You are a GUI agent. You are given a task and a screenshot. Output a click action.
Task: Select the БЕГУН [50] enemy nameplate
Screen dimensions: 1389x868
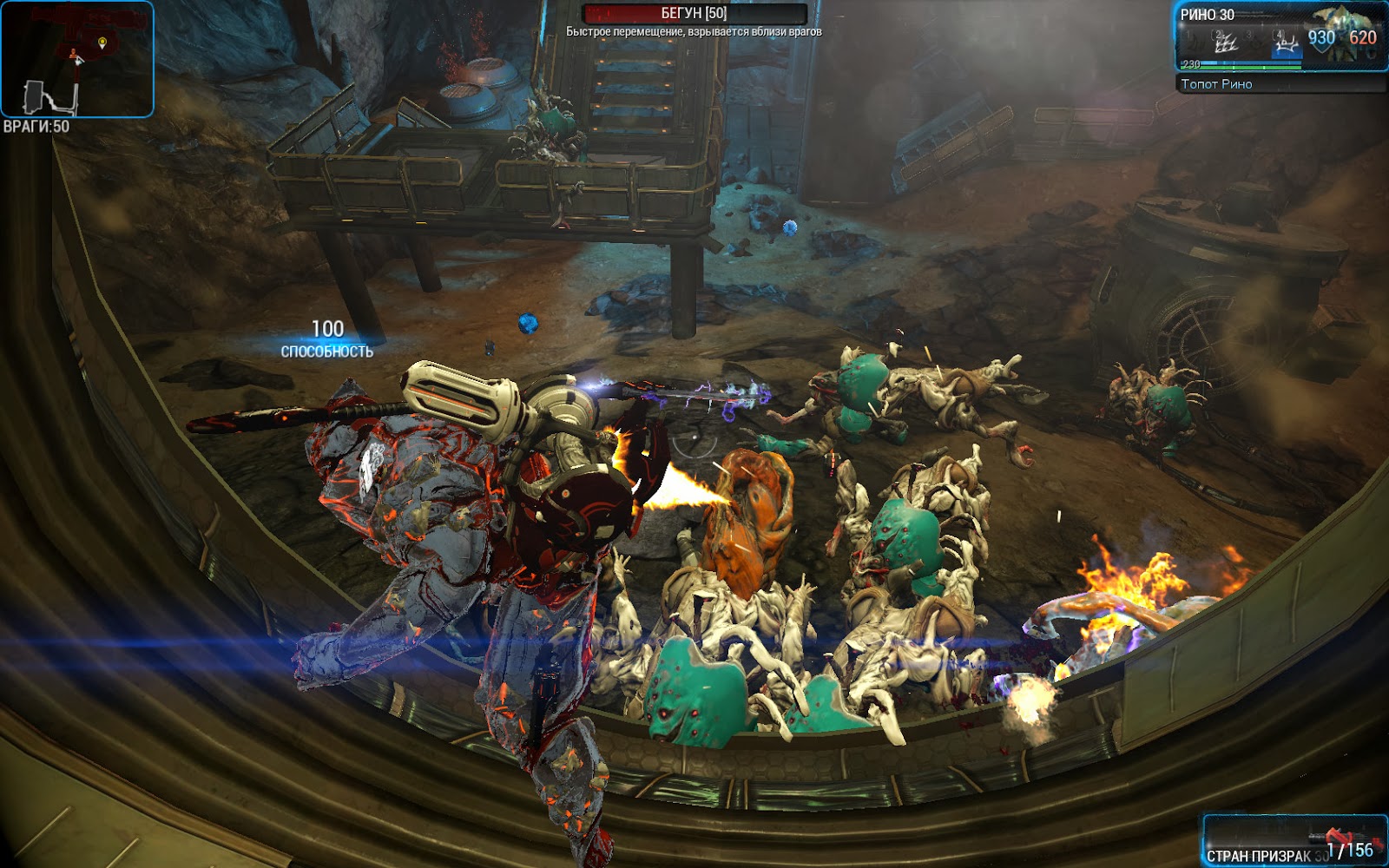click(x=694, y=12)
